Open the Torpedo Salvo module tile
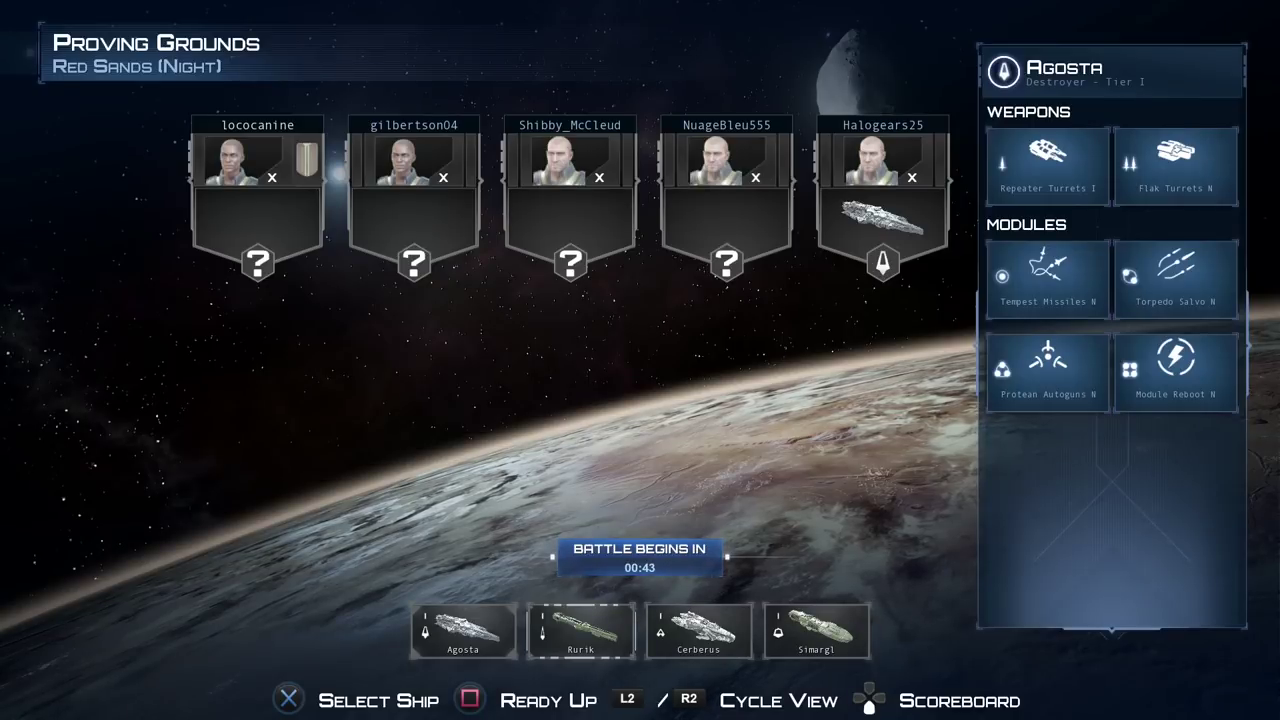 pos(1175,279)
